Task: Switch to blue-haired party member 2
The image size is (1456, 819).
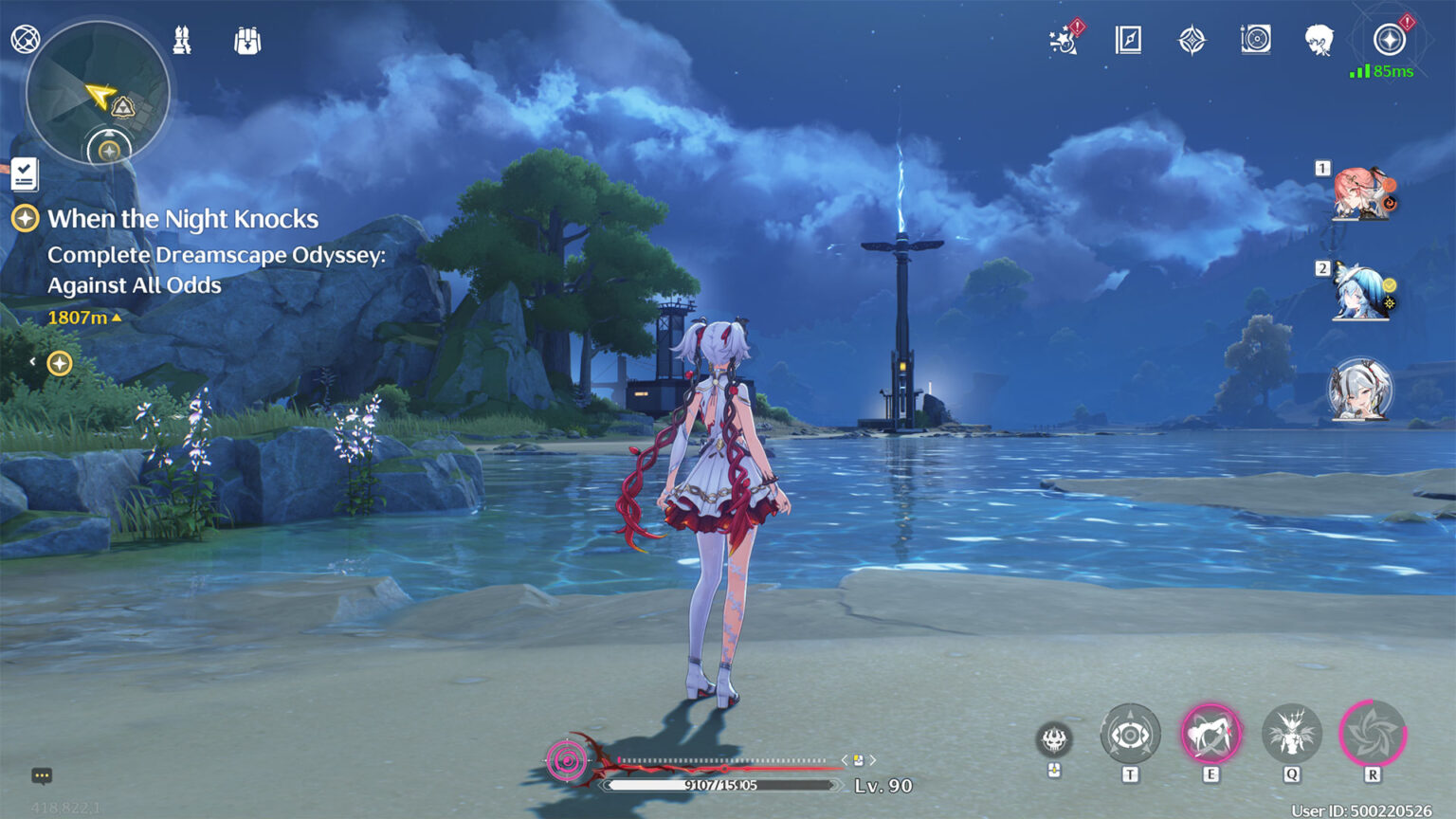Action: [1361, 292]
